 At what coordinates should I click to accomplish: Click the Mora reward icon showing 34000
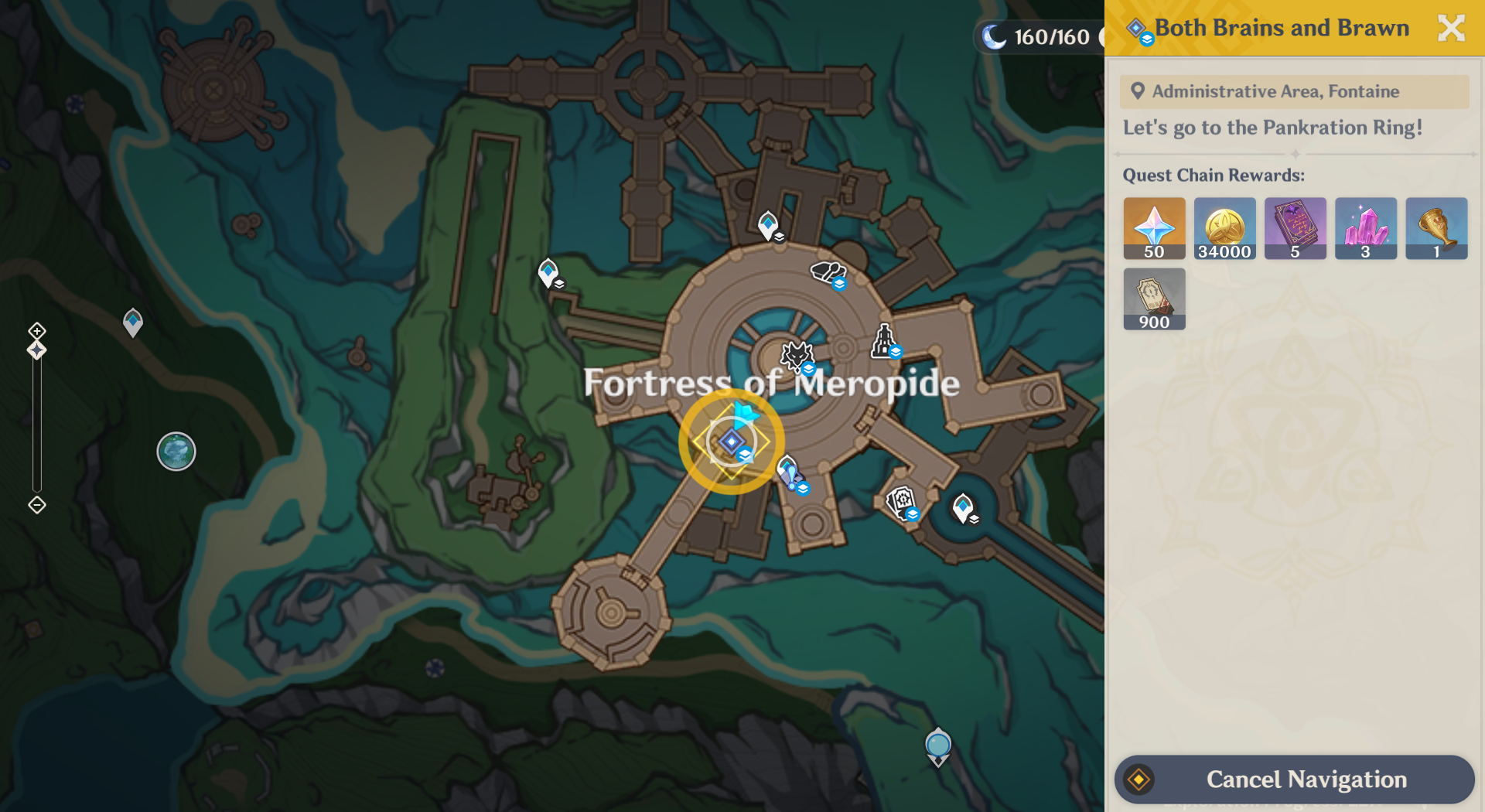tap(1224, 228)
